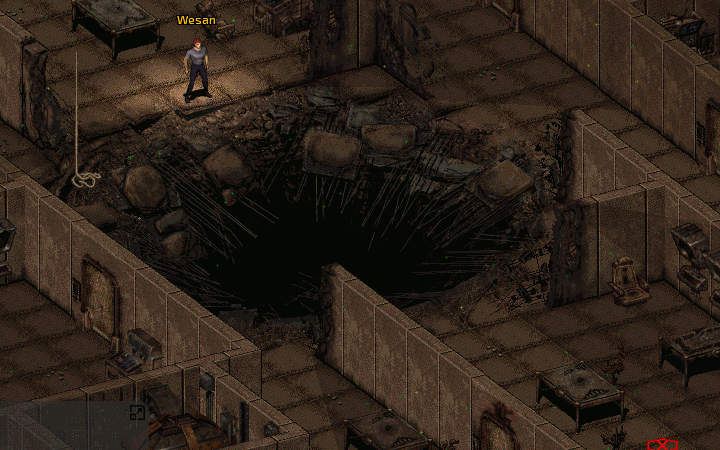Click the expand icon on the translucent panel
Viewport: 720px width, 450px height.
click(137, 412)
